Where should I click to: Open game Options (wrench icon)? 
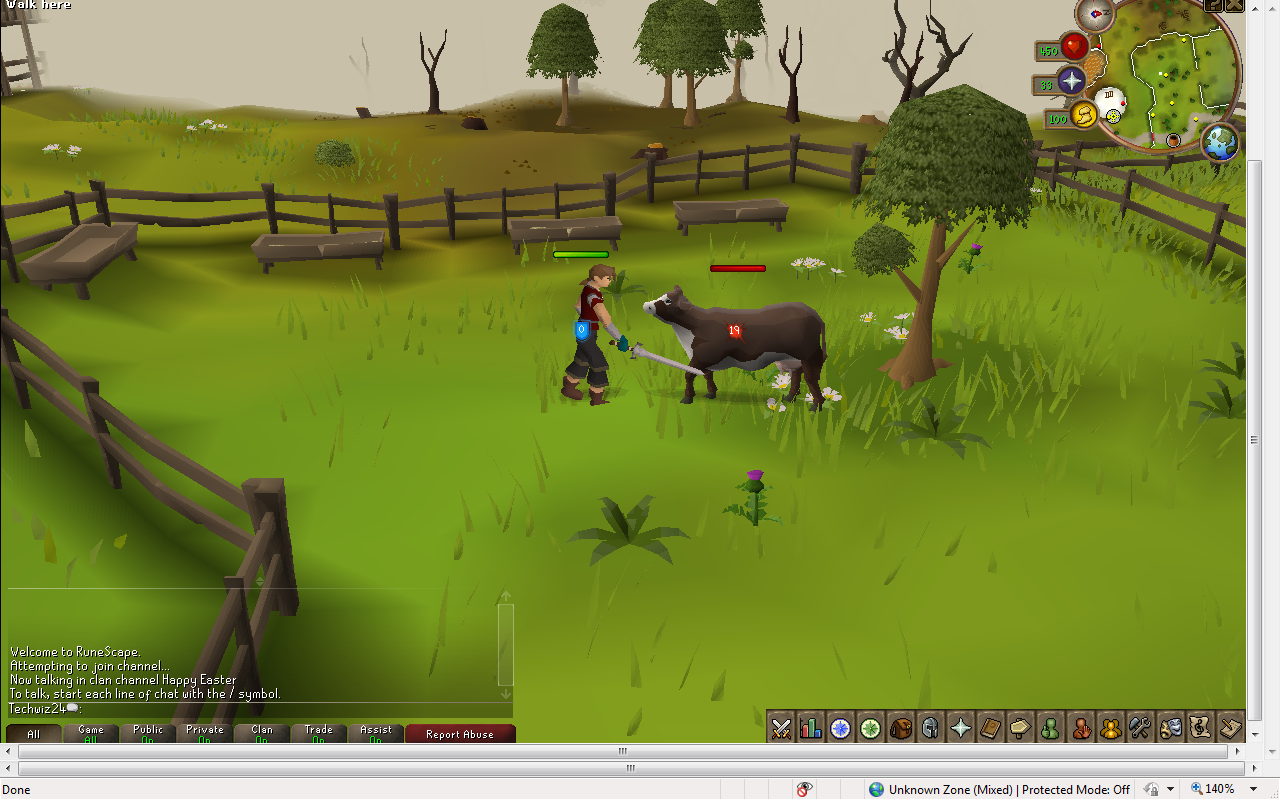click(1139, 728)
